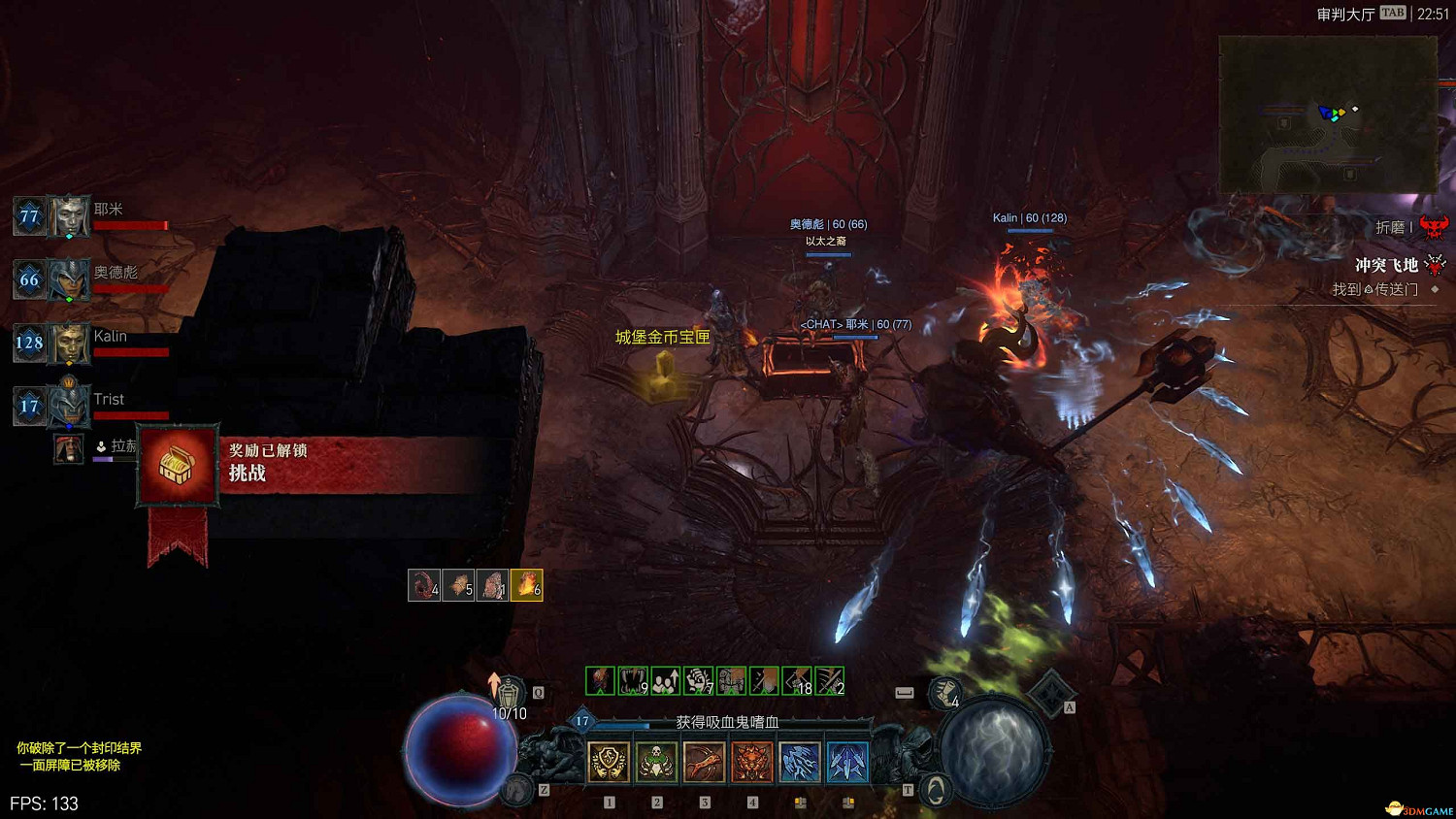
Task: Click the fanged jaws buff icon
Action: tap(632, 681)
